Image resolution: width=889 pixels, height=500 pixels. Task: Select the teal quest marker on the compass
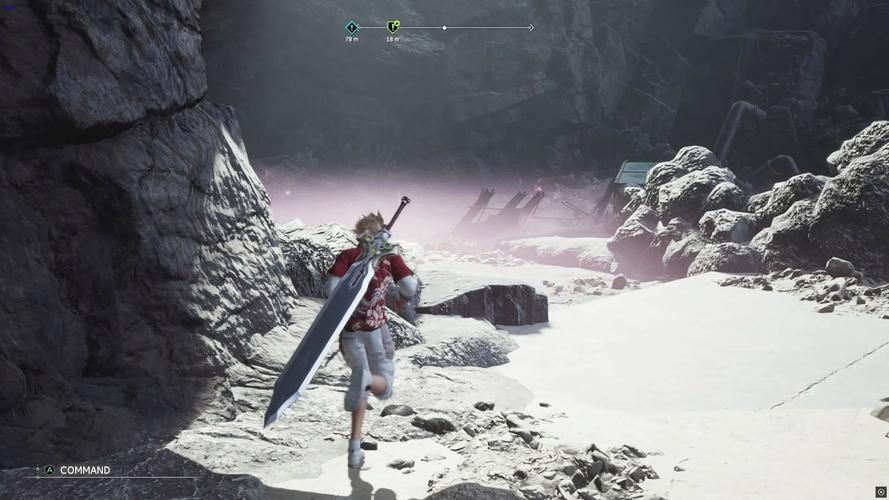point(352,27)
